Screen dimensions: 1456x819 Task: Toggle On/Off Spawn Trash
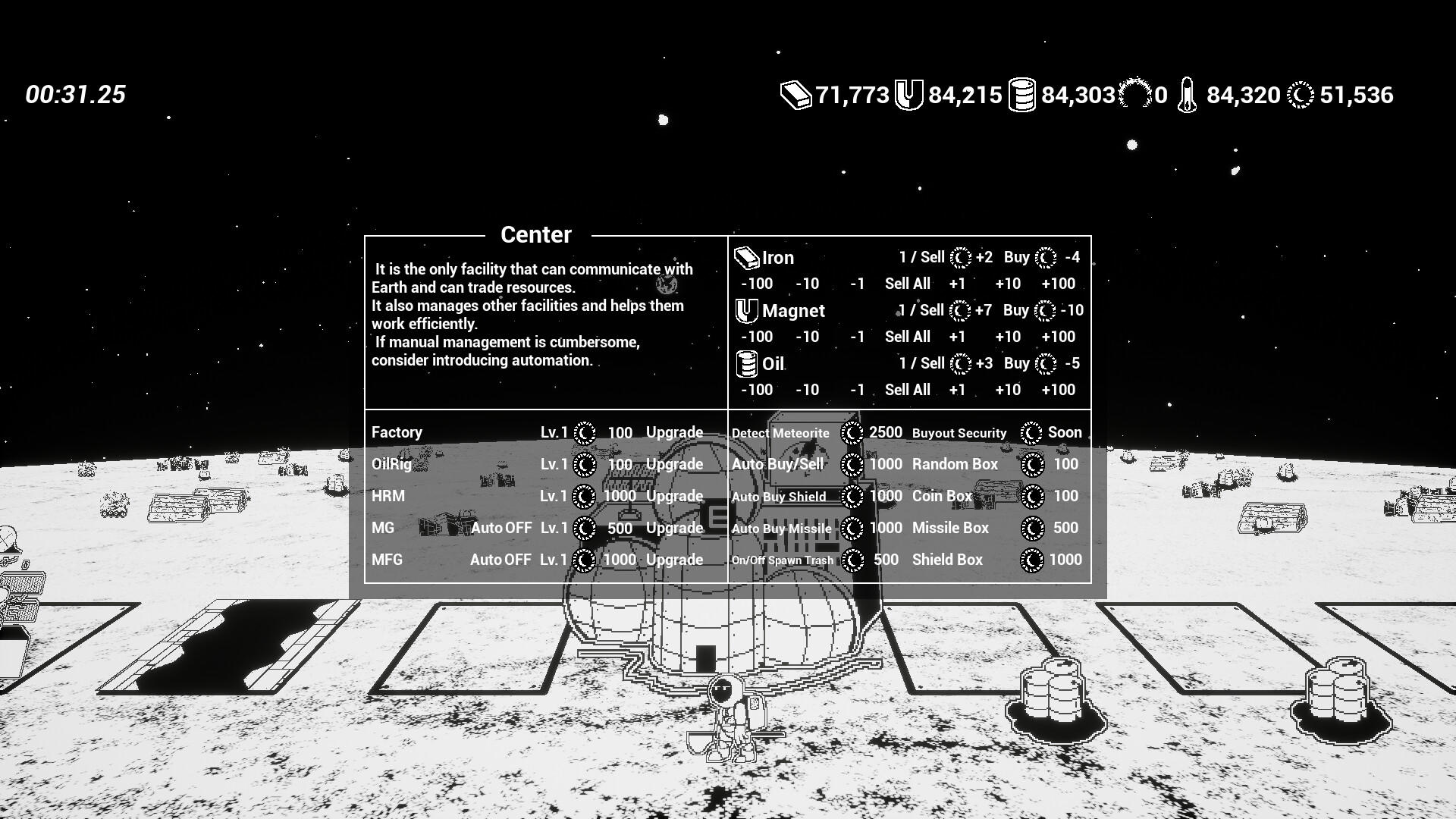pos(782,560)
